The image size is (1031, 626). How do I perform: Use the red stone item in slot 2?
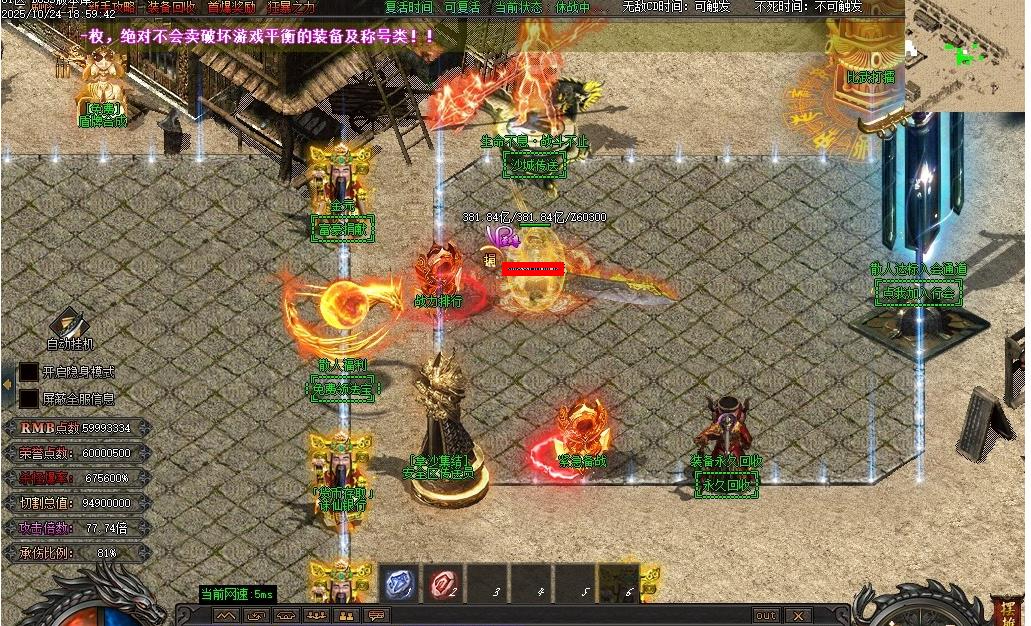(444, 583)
